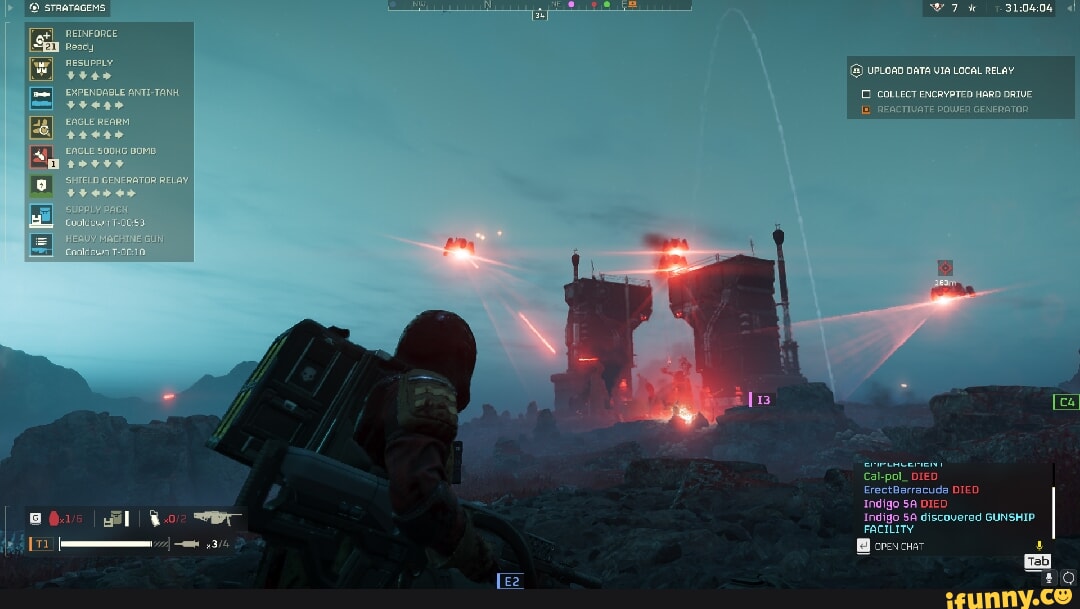The height and width of the screenshot is (609, 1080).
Task: Click the yellow microphone icon in chat
Action: pyautogui.click(x=1039, y=546)
